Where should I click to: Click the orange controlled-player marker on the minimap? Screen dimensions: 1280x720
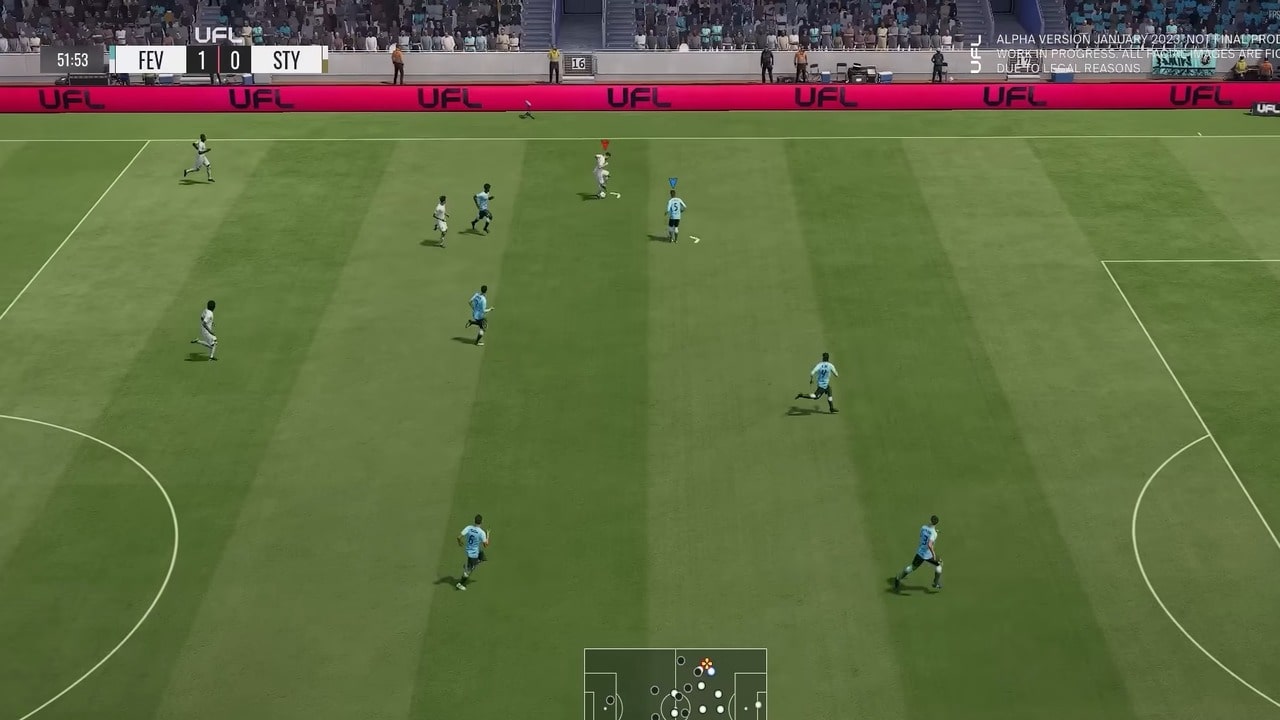(707, 663)
